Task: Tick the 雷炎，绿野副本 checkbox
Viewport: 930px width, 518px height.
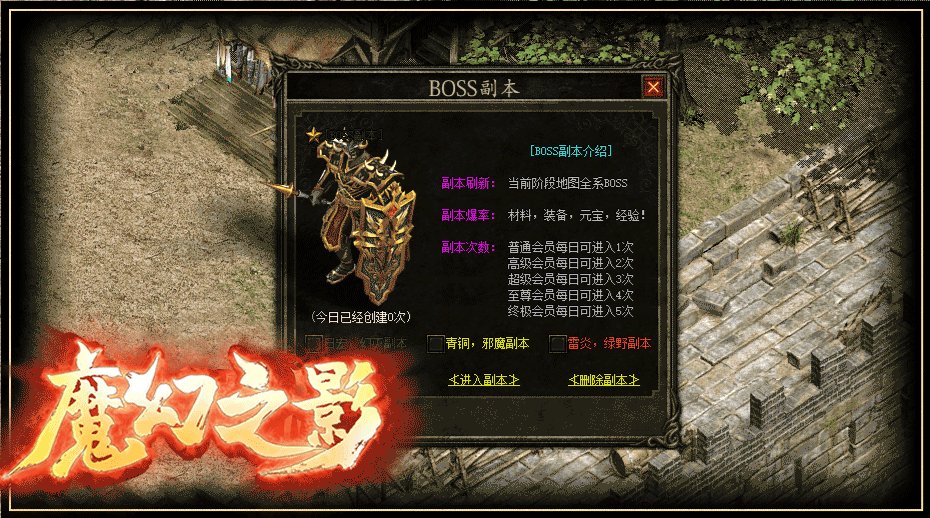Action: 558,344
